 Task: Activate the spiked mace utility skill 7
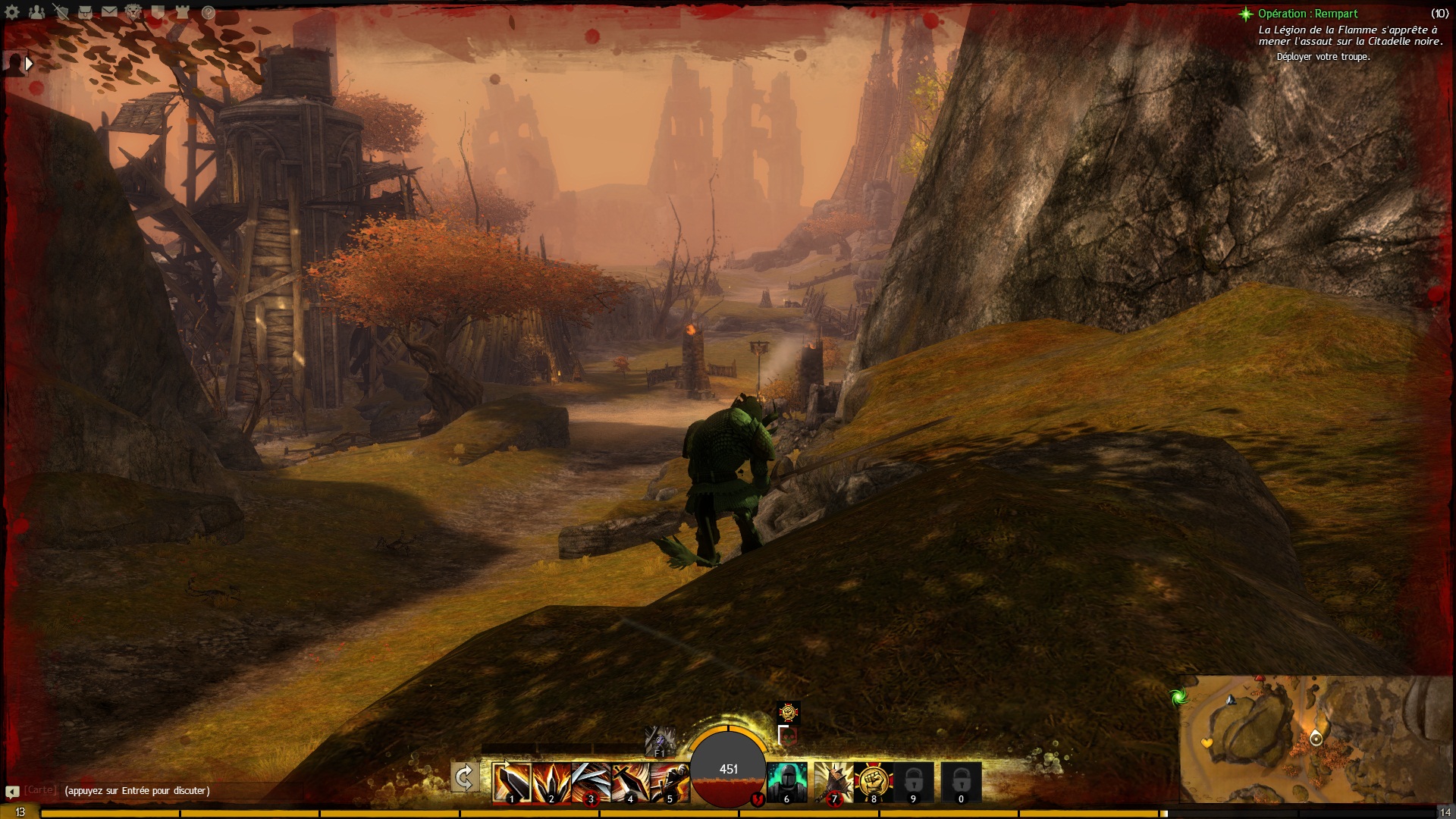point(833,782)
